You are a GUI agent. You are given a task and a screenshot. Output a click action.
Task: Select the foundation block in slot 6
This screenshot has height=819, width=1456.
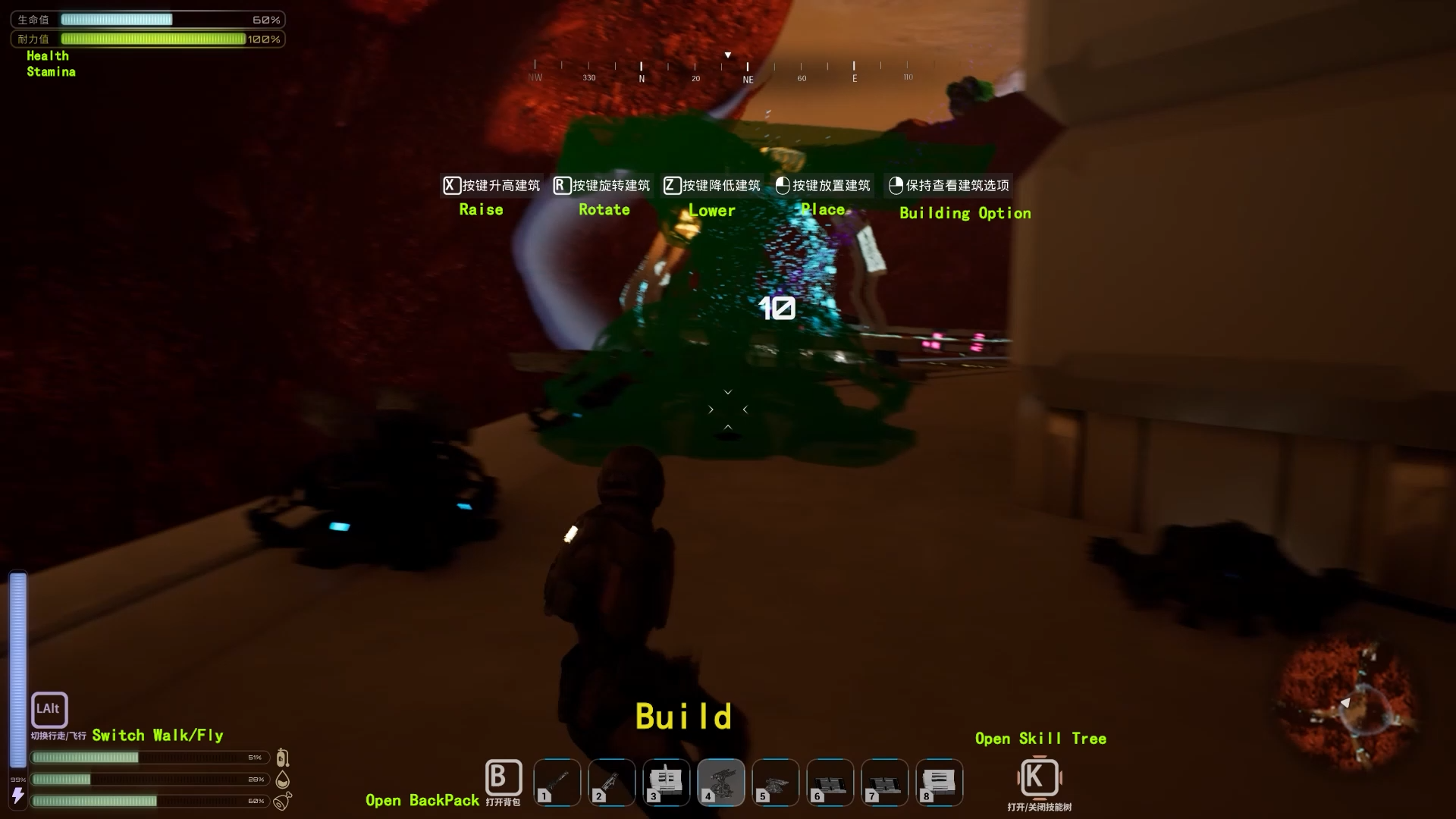pyautogui.click(x=830, y=782)
